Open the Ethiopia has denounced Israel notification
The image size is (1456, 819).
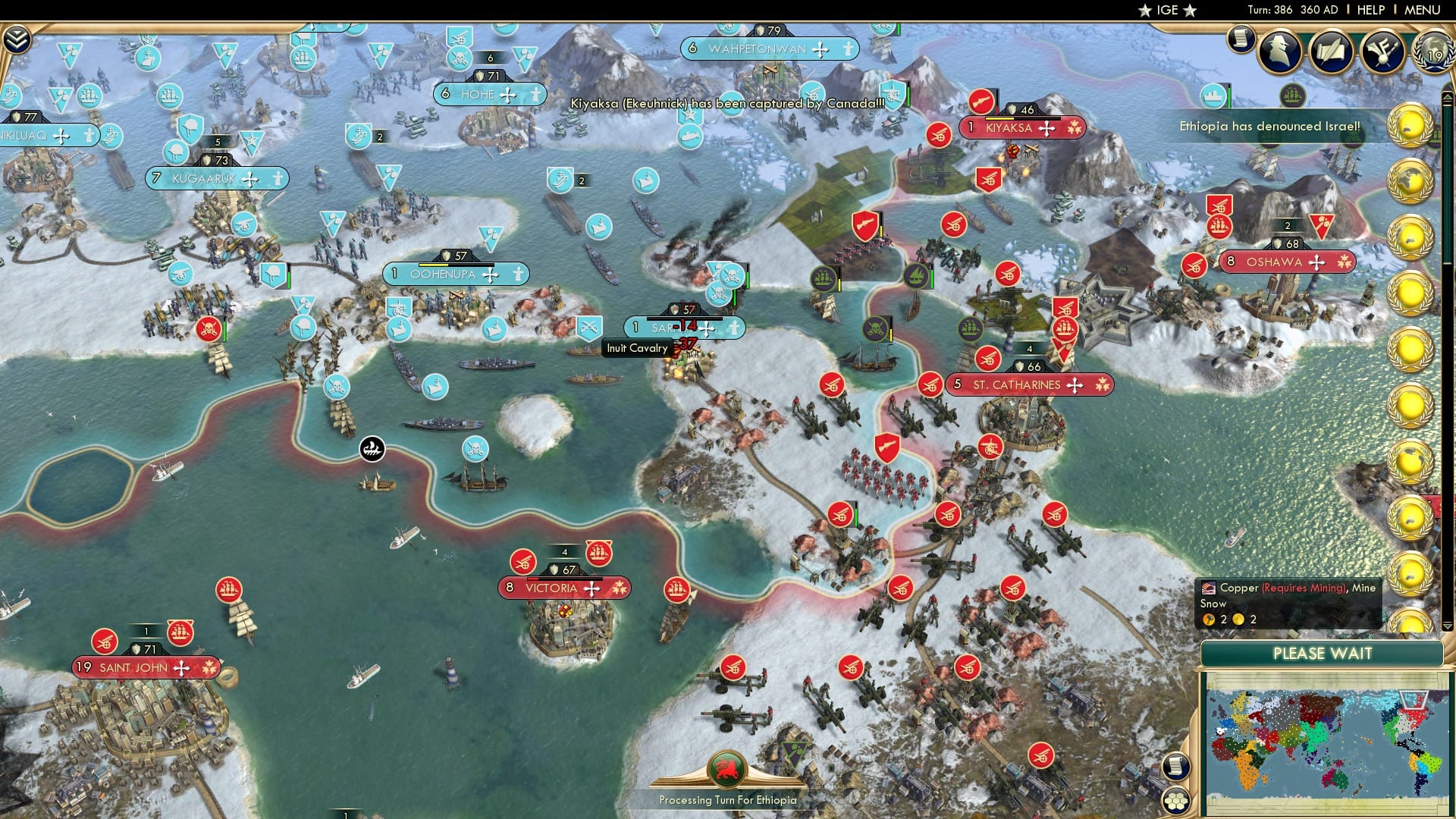[1269, 127]
